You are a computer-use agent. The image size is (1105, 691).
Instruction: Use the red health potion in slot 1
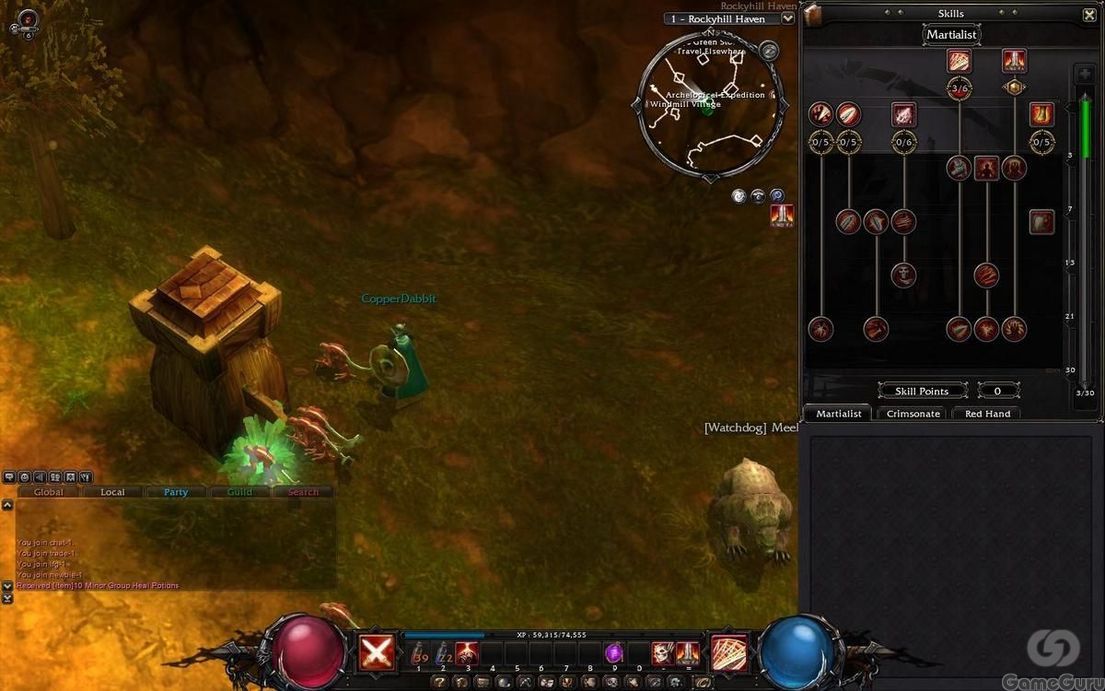(x=420, y=654)
